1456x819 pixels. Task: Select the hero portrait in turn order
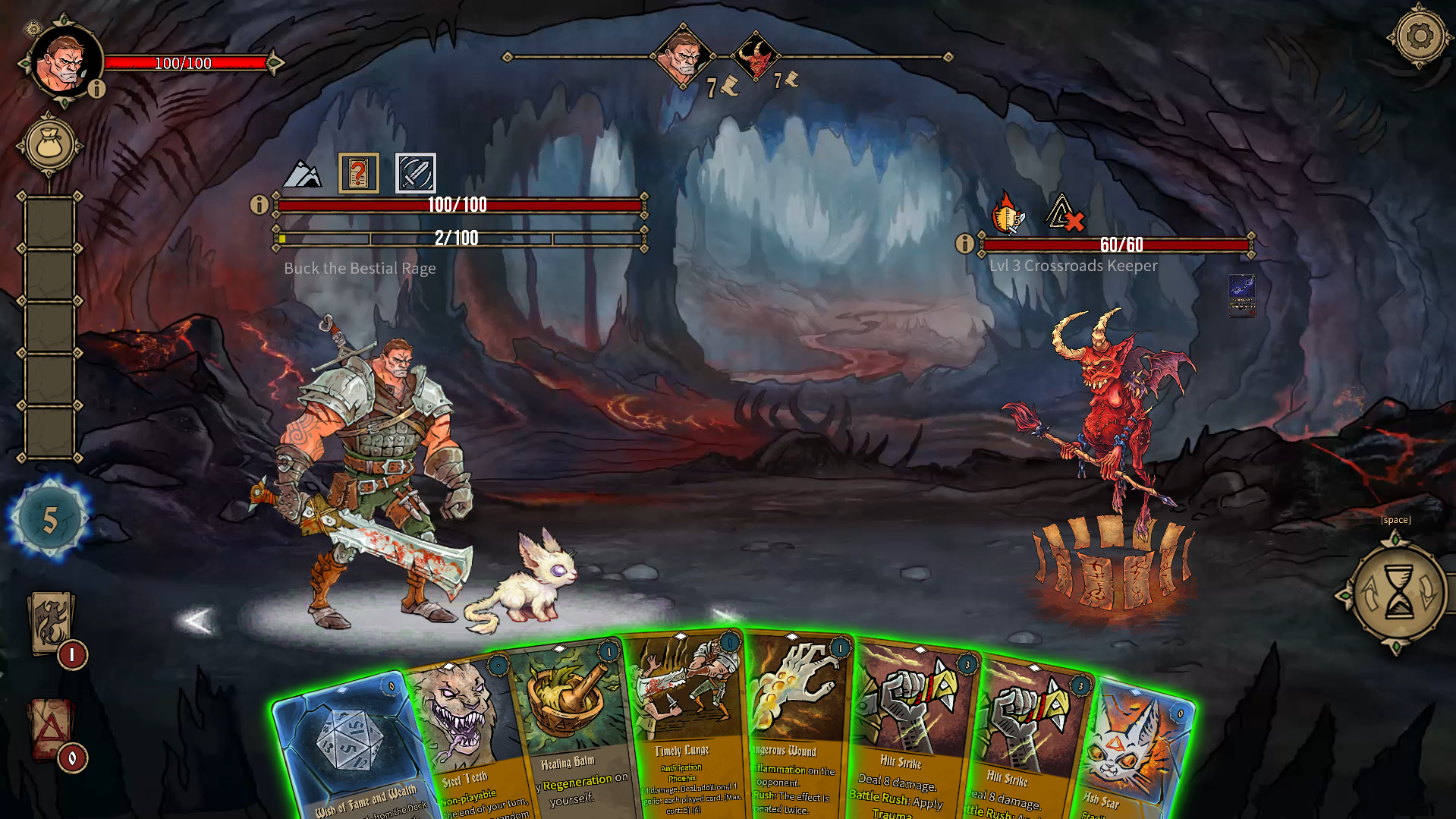tap(682, 56)
